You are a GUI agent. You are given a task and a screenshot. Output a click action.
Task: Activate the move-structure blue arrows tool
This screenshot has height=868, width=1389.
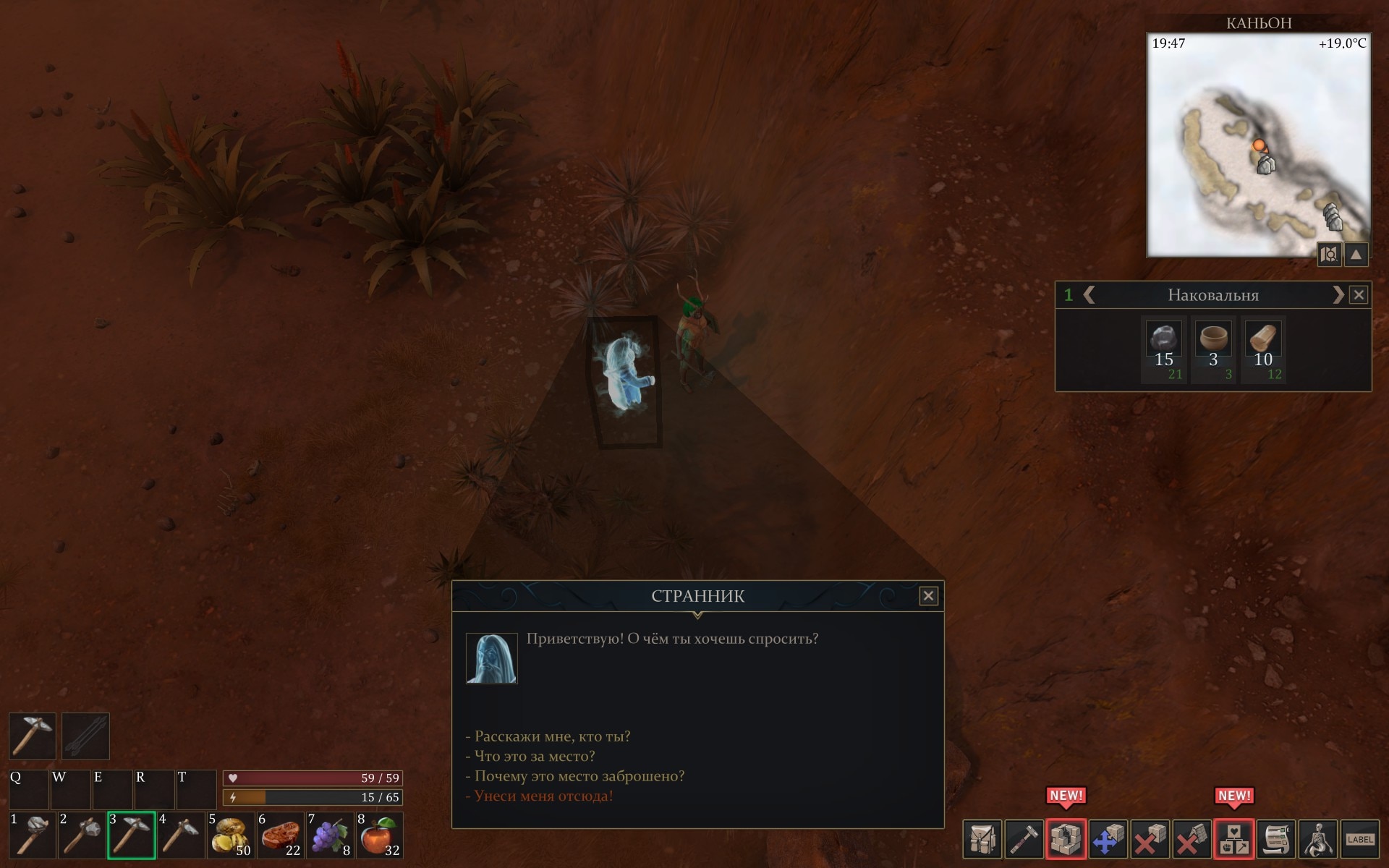pos(1108,839)
